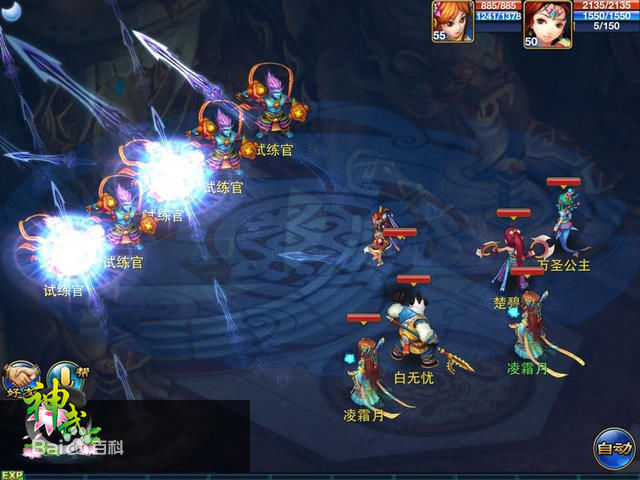This screenshot has height=480, width=640.
Task: Select the level 55 character portrait
Action: click(452, 20)
